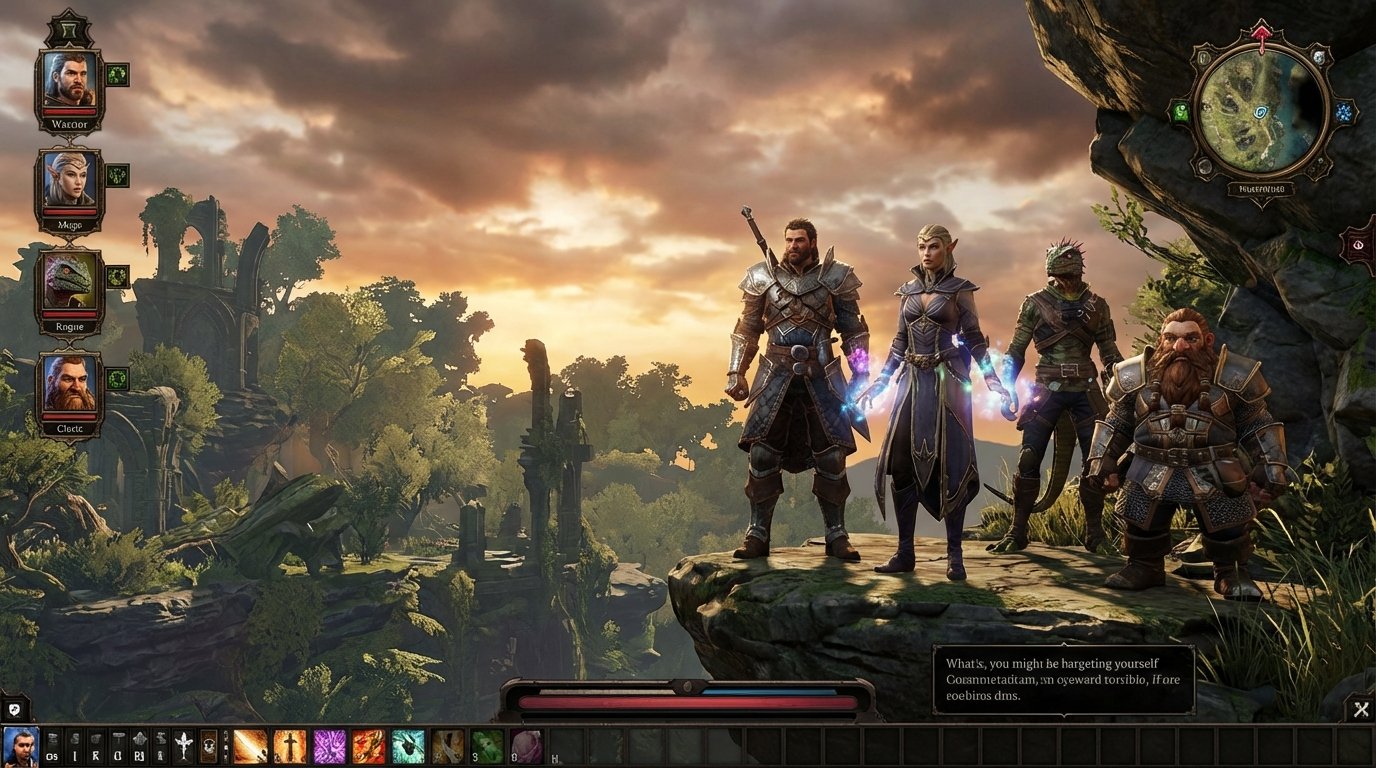The height and width of the screenshot is (768, 1376).
Task: Select the fiery red skill icon
Action: [368, 744]
